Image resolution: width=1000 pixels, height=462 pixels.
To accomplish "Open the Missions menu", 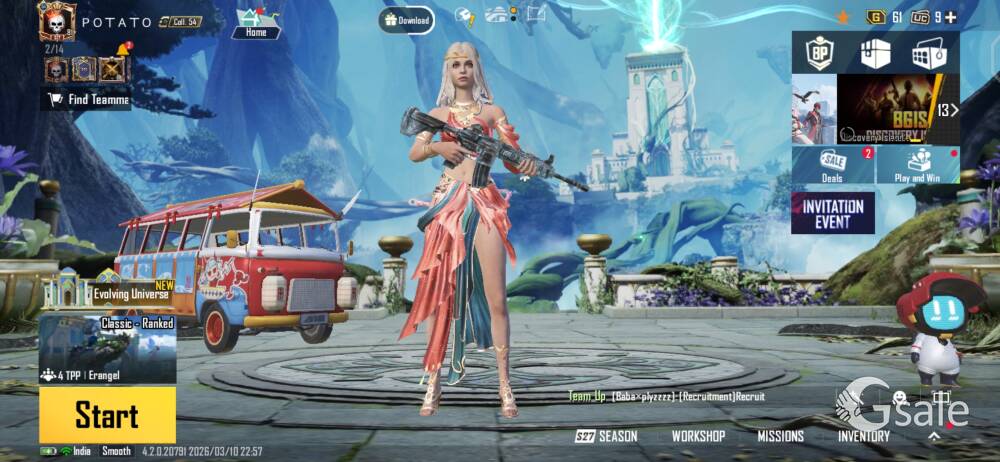I will (780, 436).
